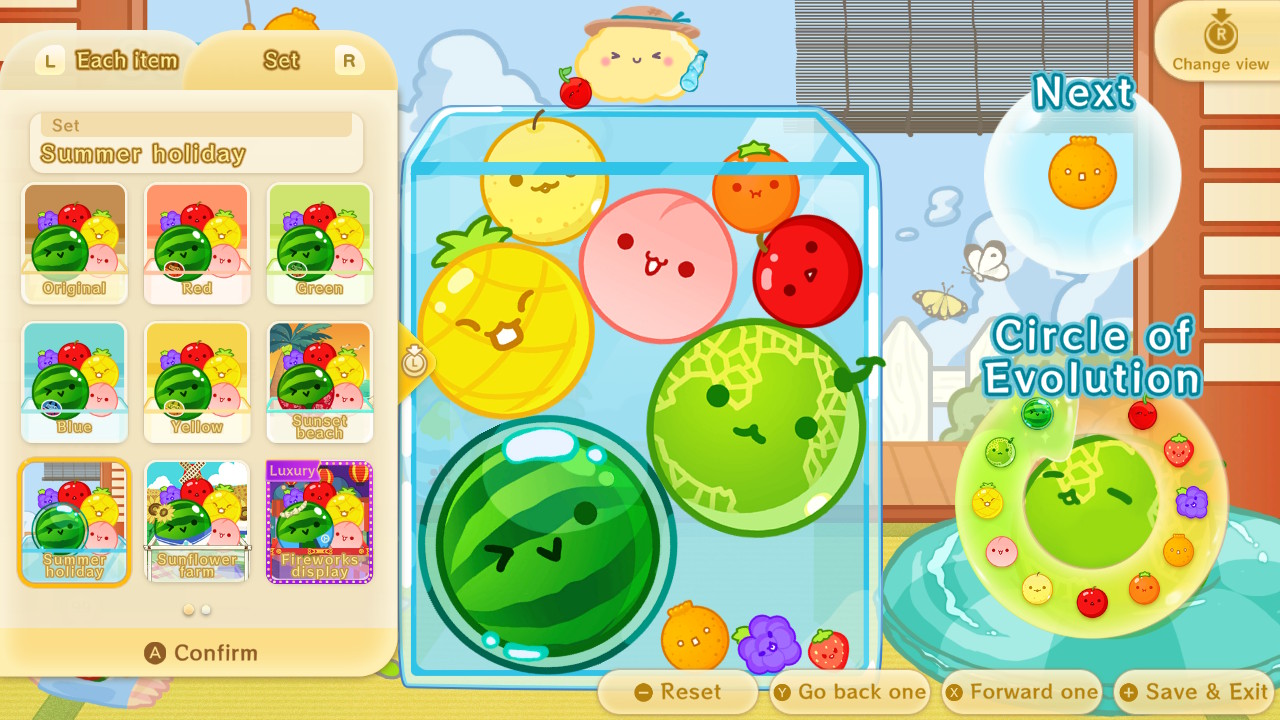Open the Set selection field
Screen dimensions: 1280x720
[x=196, y=143]
